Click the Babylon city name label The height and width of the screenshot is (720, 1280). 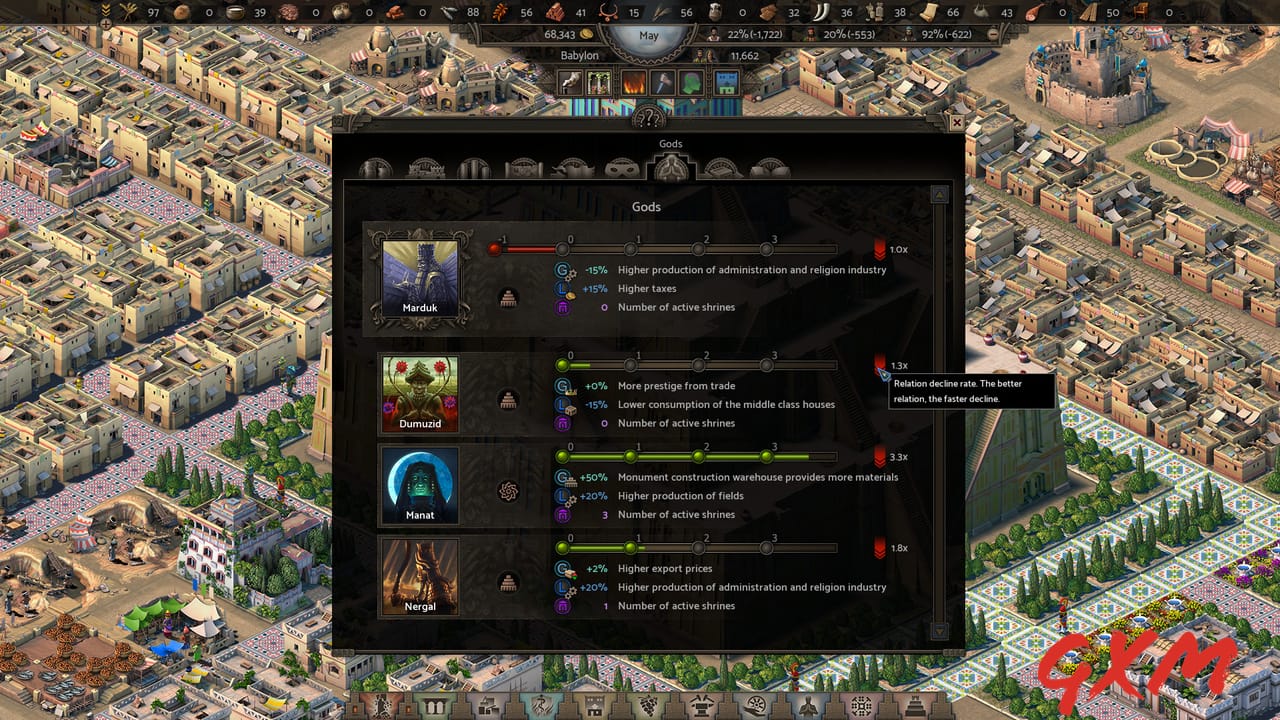(581, 55)
